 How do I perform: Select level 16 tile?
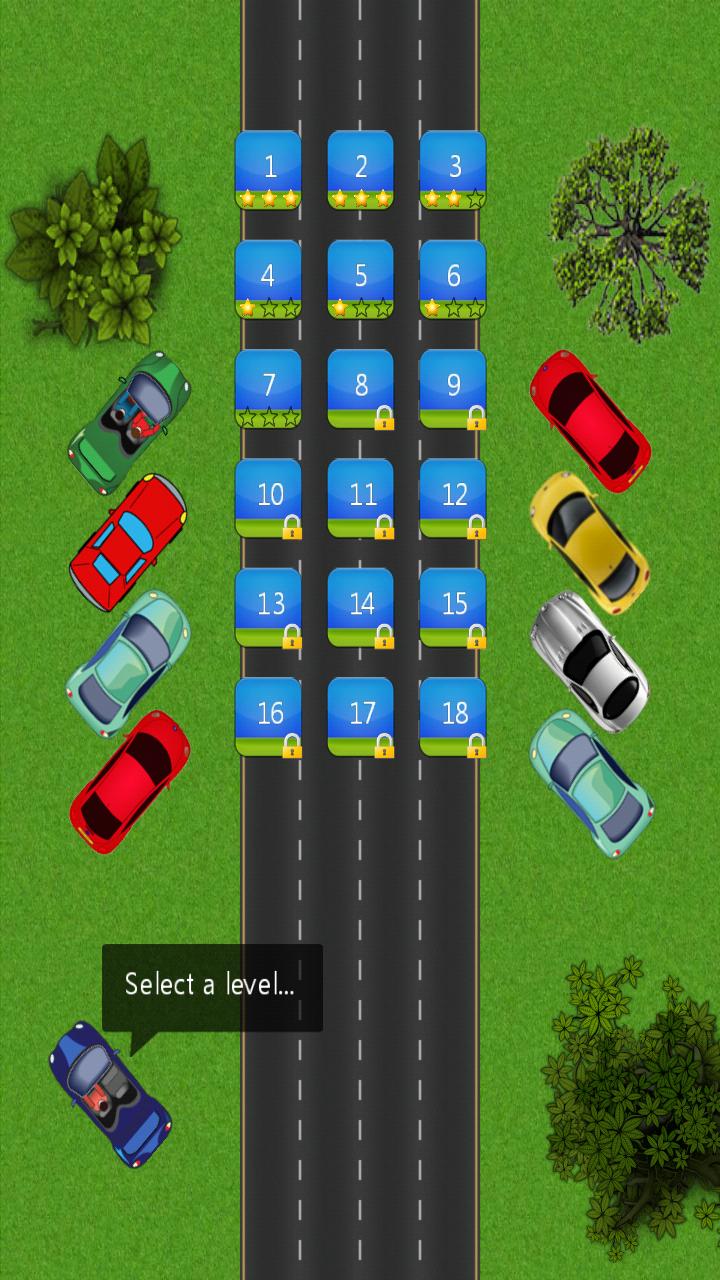[x=268, y=717]
